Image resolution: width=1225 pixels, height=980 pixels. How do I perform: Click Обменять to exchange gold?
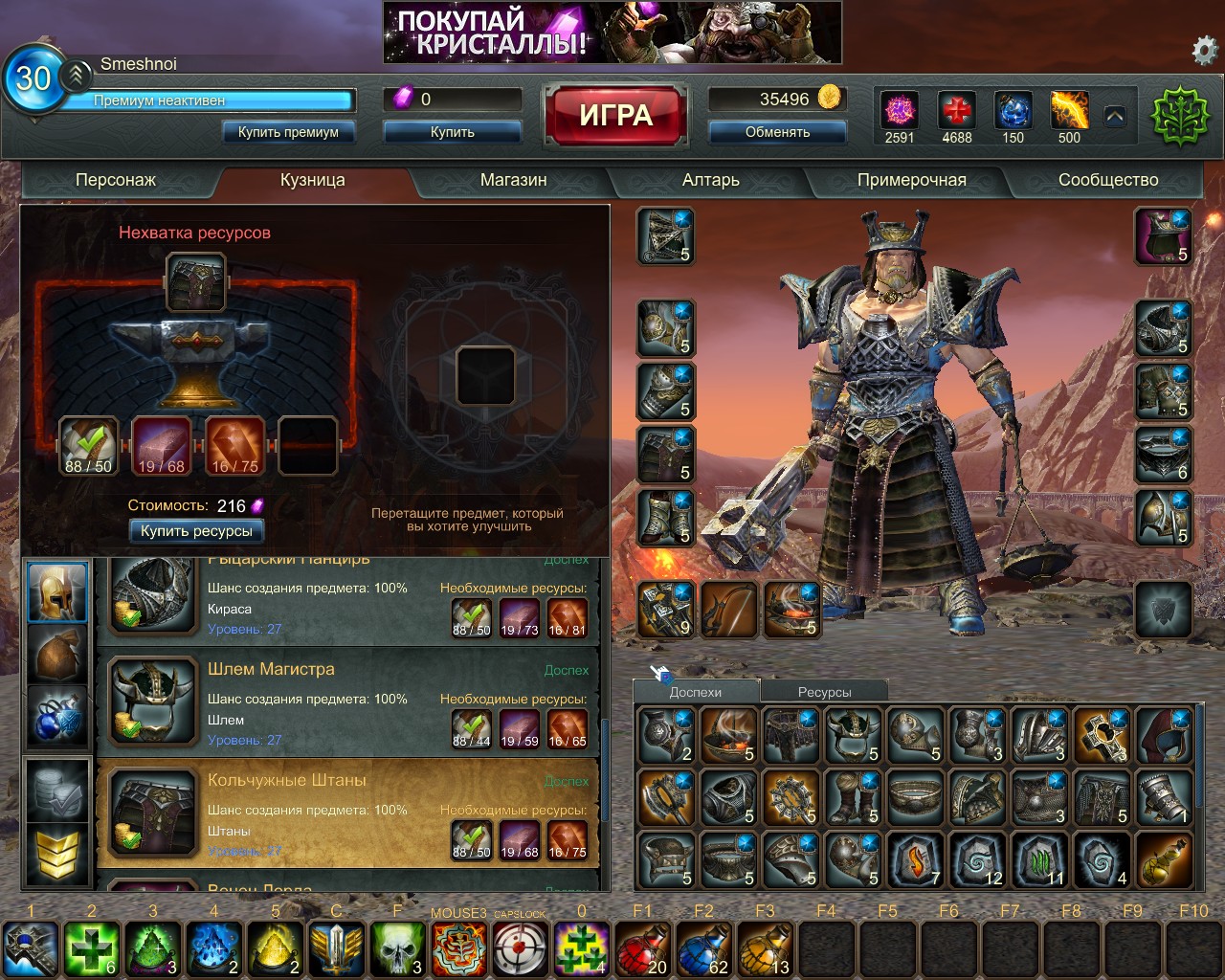777,132
